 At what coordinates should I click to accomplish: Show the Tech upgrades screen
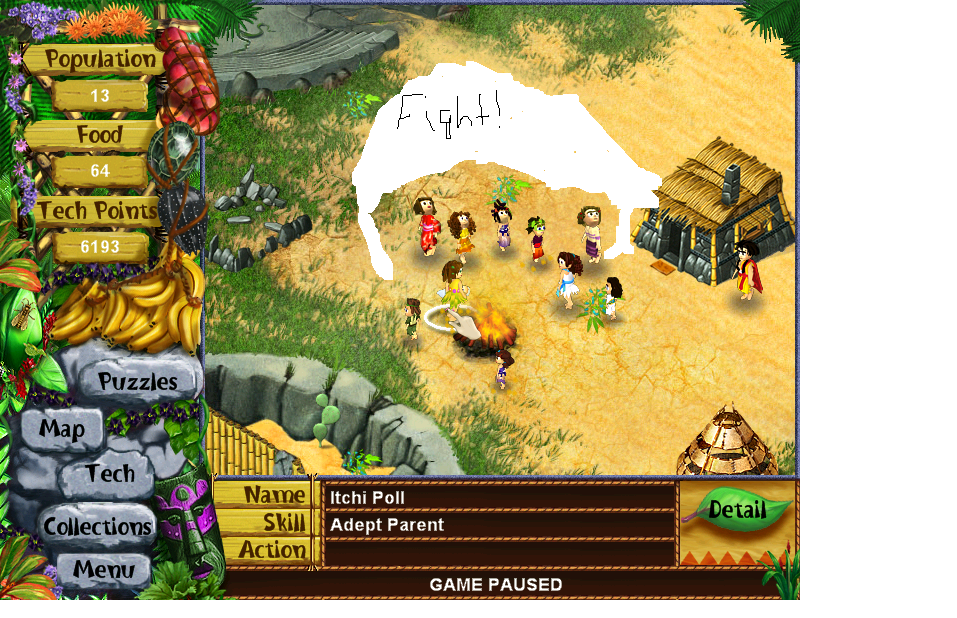click(x=109, y=474)
